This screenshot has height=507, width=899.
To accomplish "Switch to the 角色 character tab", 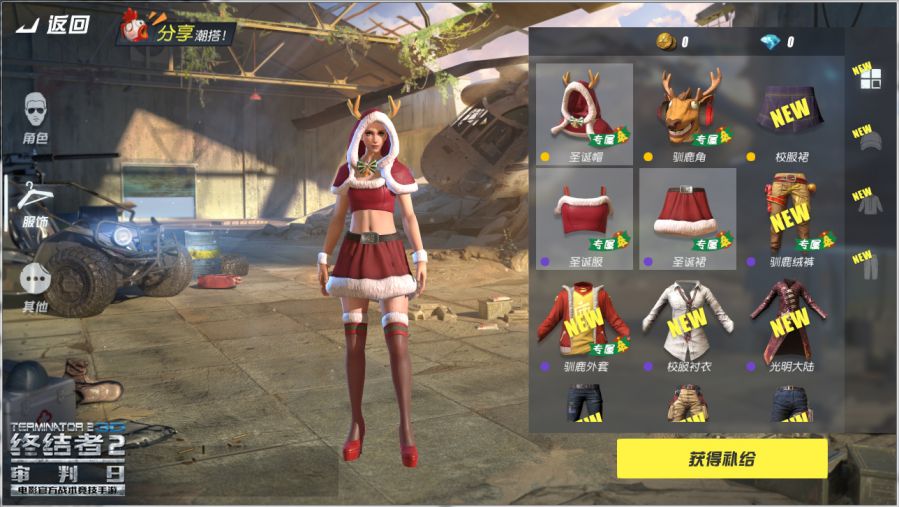I will [35, 117].
